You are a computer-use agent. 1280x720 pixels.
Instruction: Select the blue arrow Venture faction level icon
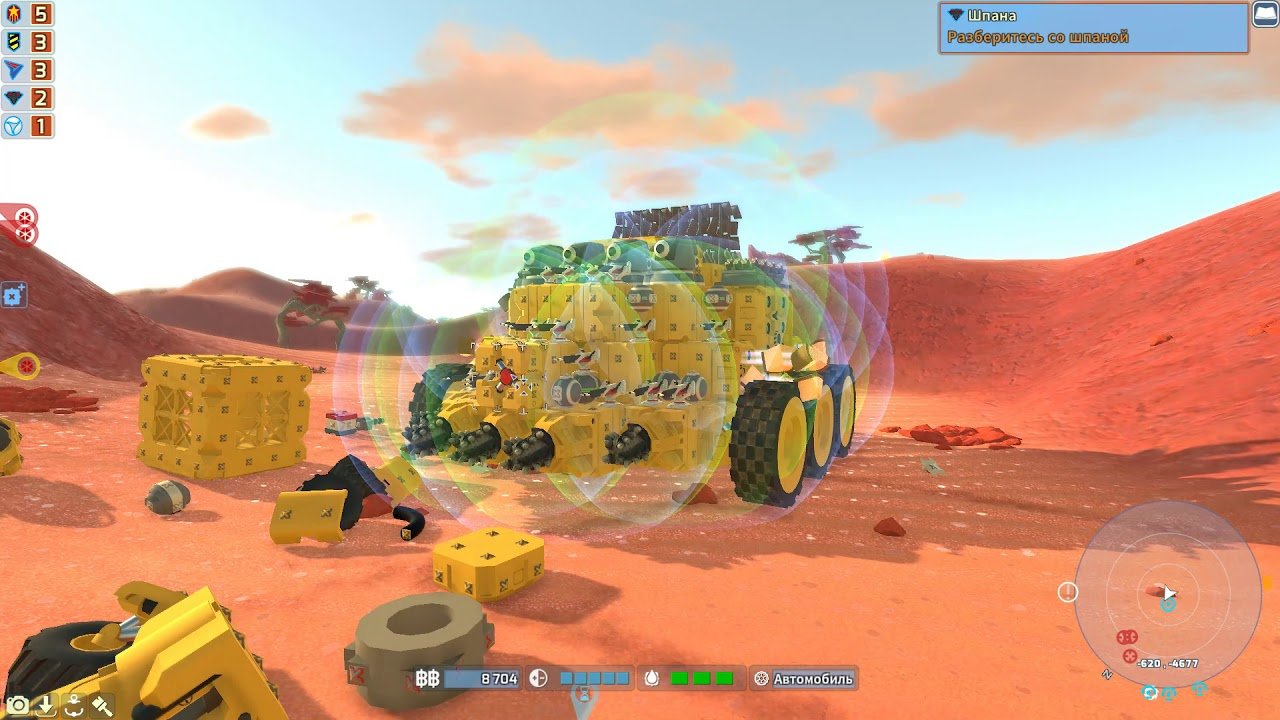[15, 70]
